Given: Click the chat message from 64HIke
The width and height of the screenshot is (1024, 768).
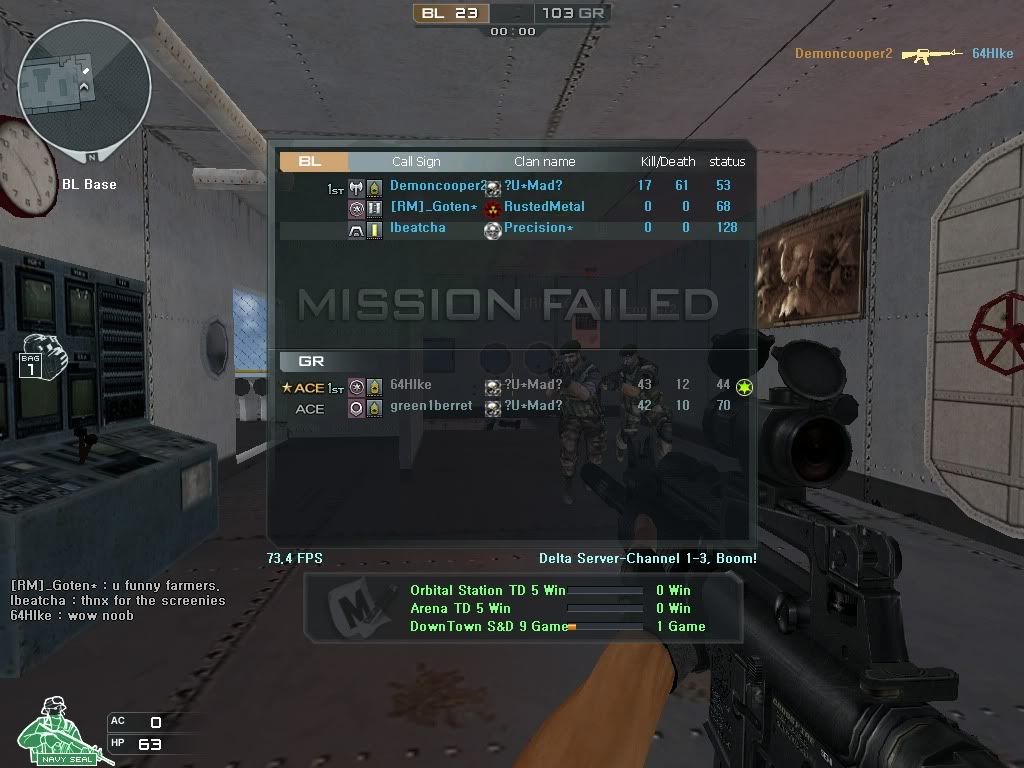Looking at the screenshot, I should pyautogui.click(x=72, y=615).
